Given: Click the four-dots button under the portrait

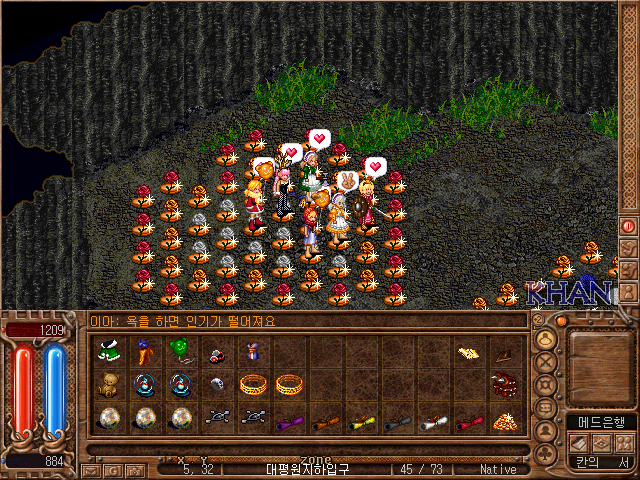Looking at the screenshot, I should point(623,443).
